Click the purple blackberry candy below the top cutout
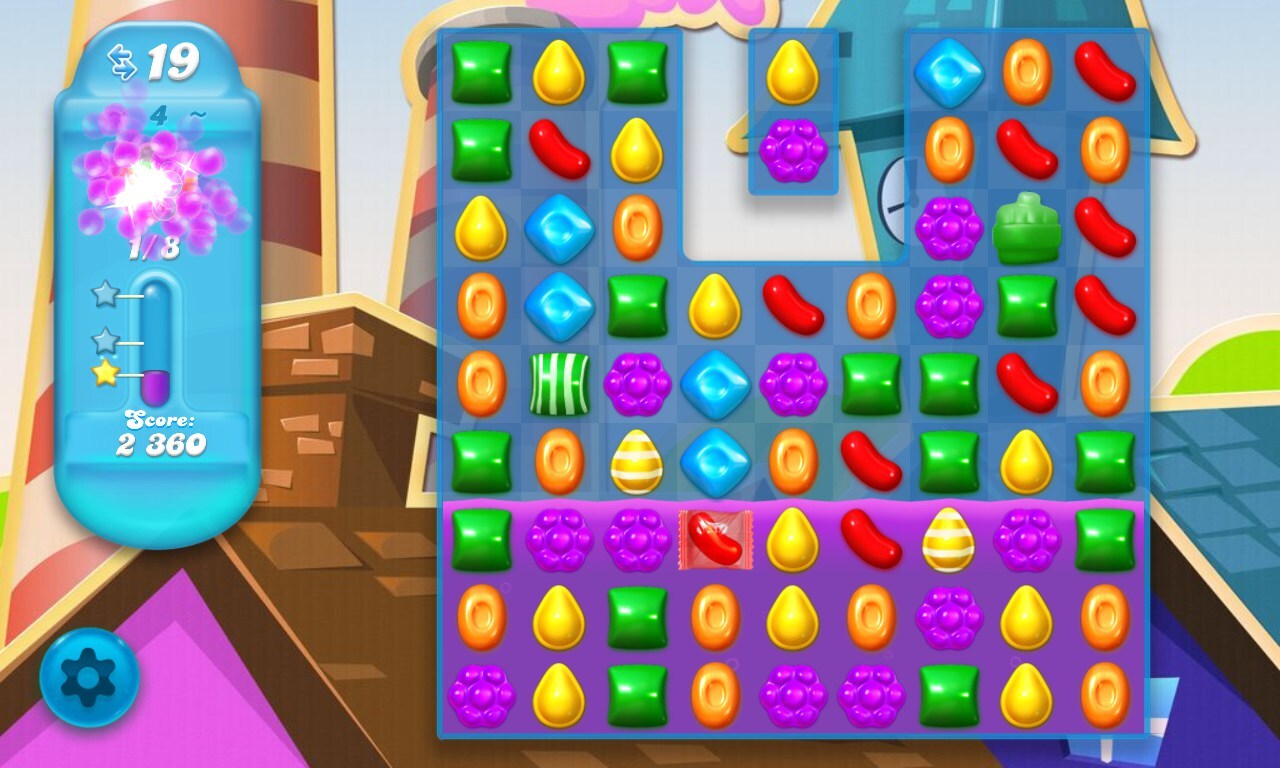The image size is (1280, 768). click(x=791, y=150)
